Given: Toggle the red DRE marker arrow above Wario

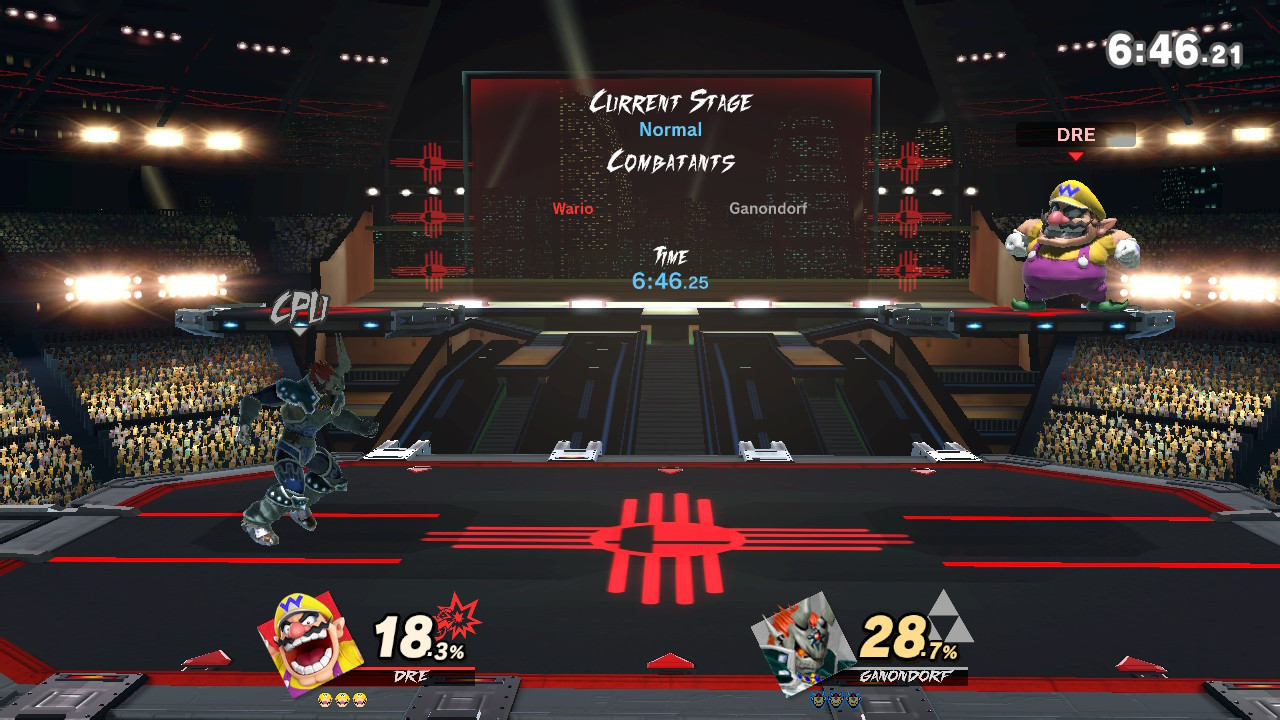Looking at the screenshot, I should 1078,155.
